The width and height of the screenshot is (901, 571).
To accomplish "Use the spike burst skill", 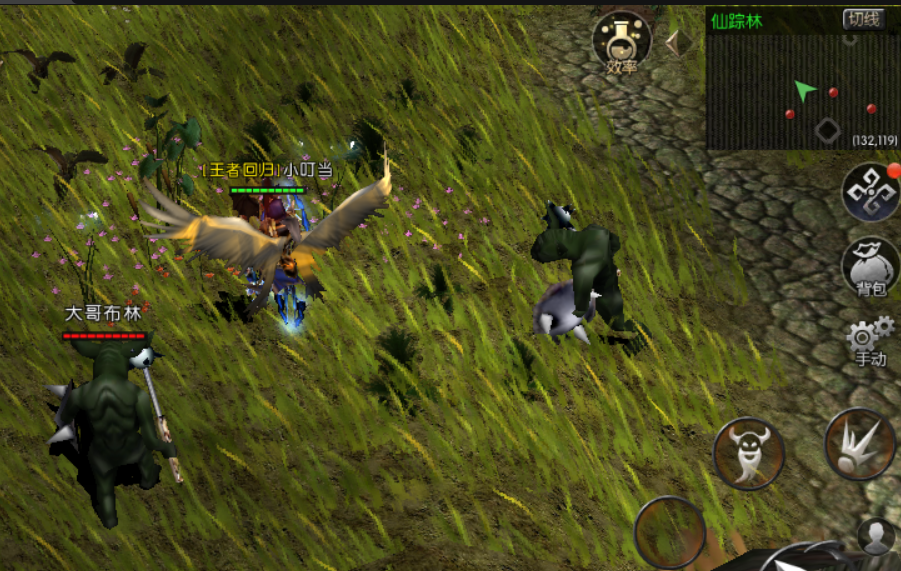I will [859, 444].
